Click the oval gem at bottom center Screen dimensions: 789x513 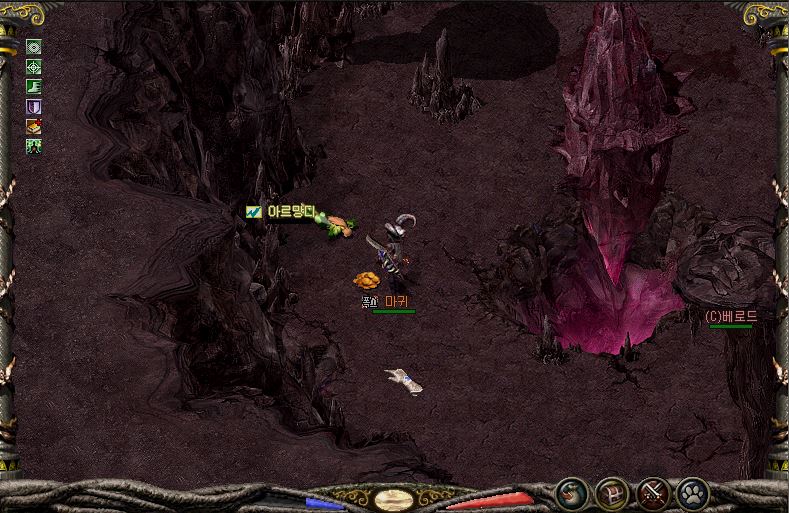[x=390, y=496]
